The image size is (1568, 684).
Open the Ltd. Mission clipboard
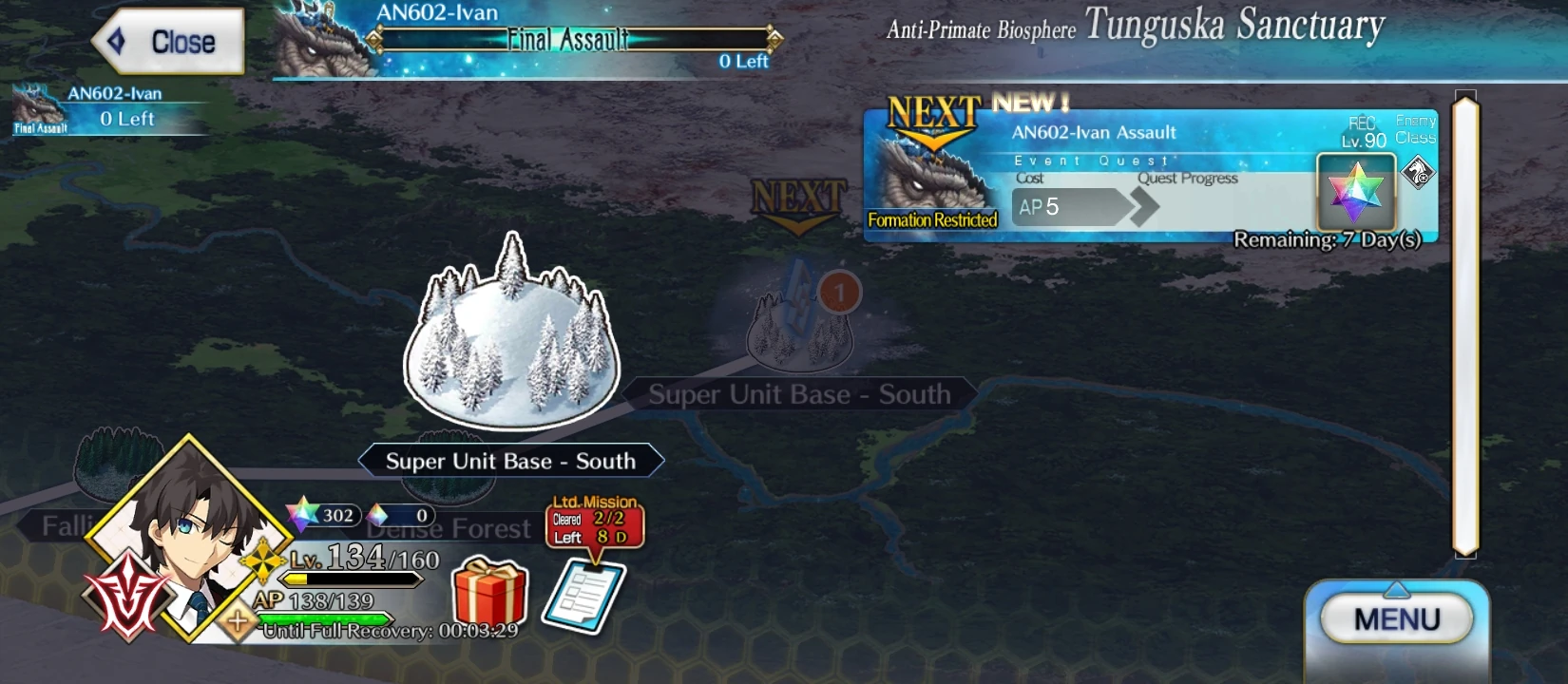coord(584,594)
